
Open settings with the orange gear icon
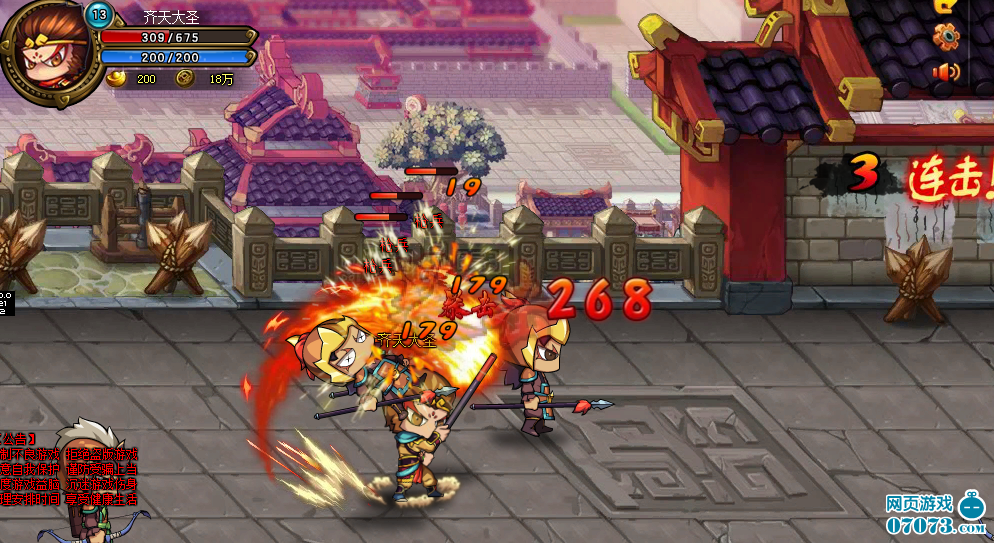point(945,37)
